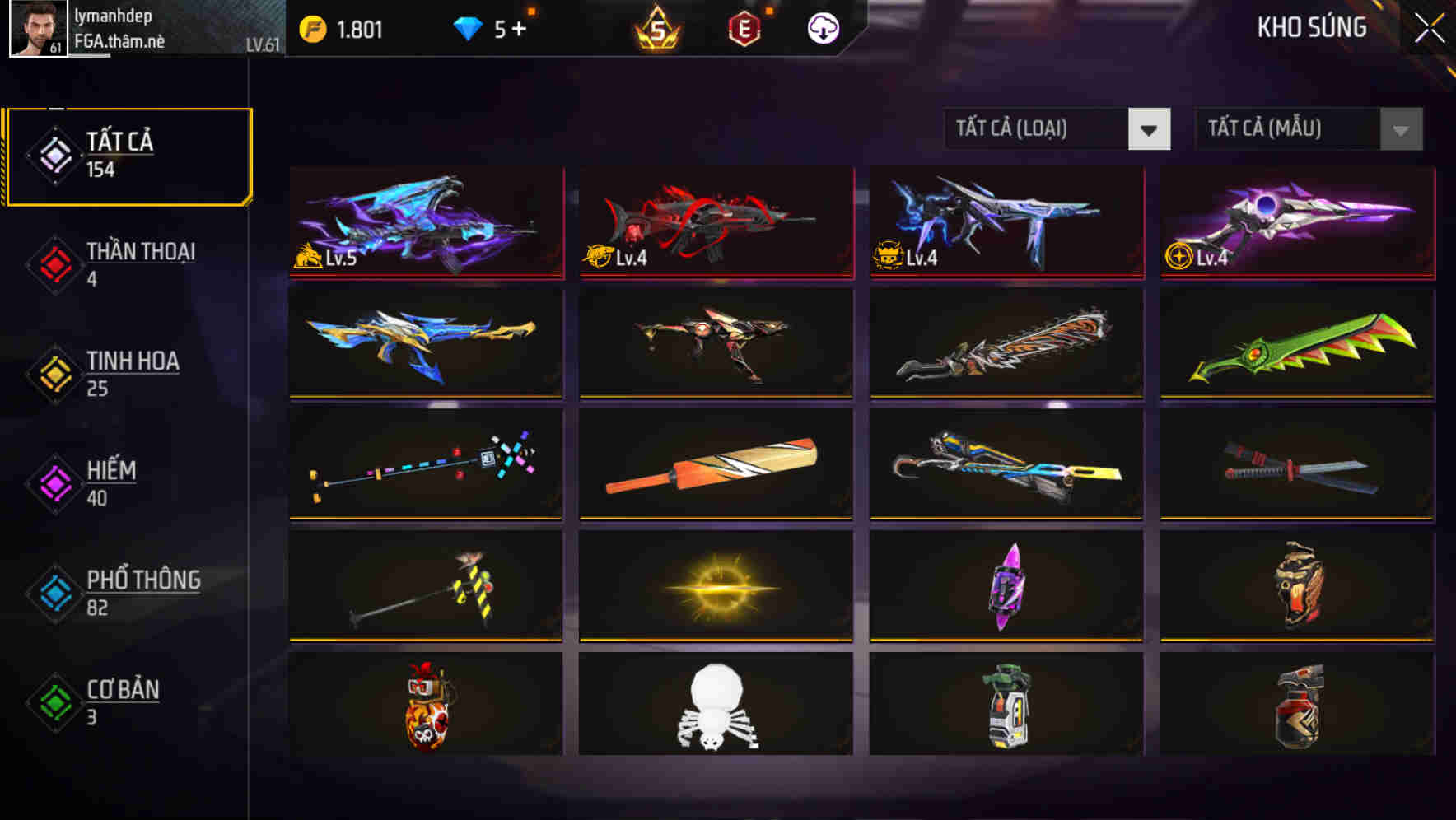Open the TẤT CẢ (LOẠI) filter dropdown
Viewport: 1456px width, 820px height.
click(x=1057, y=129)
